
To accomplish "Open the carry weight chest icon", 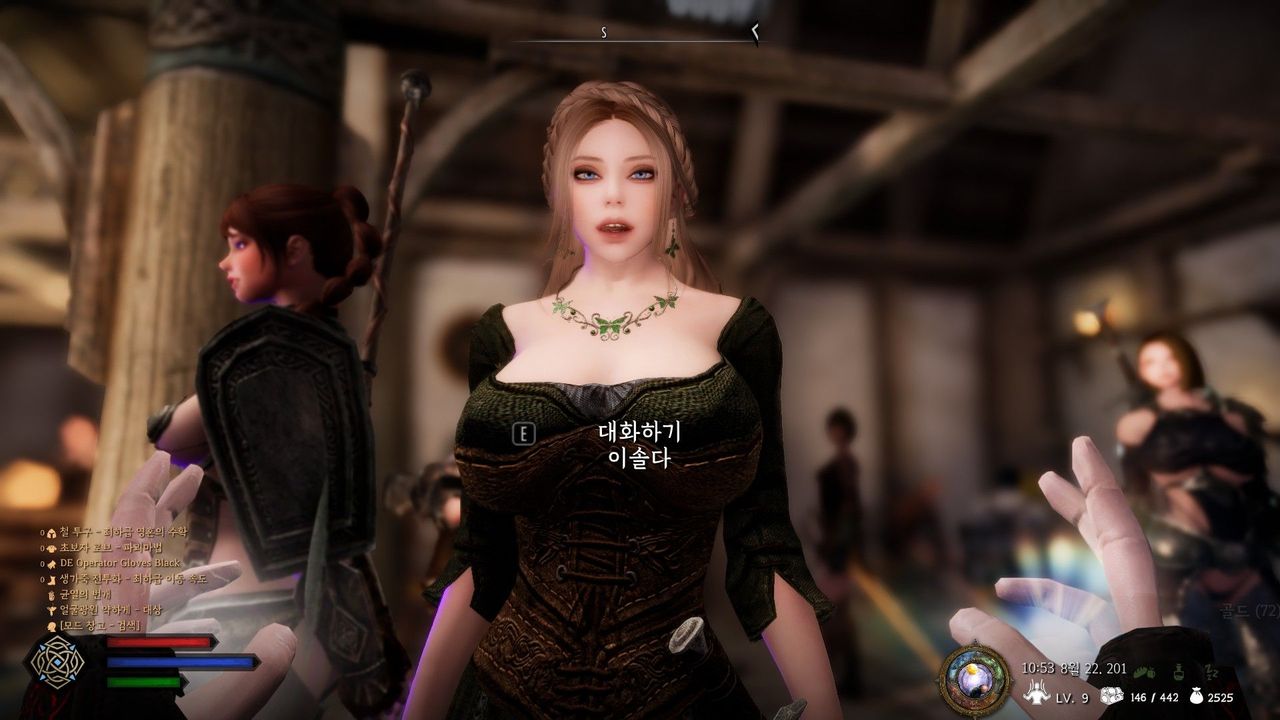I will pos(1111,696).
